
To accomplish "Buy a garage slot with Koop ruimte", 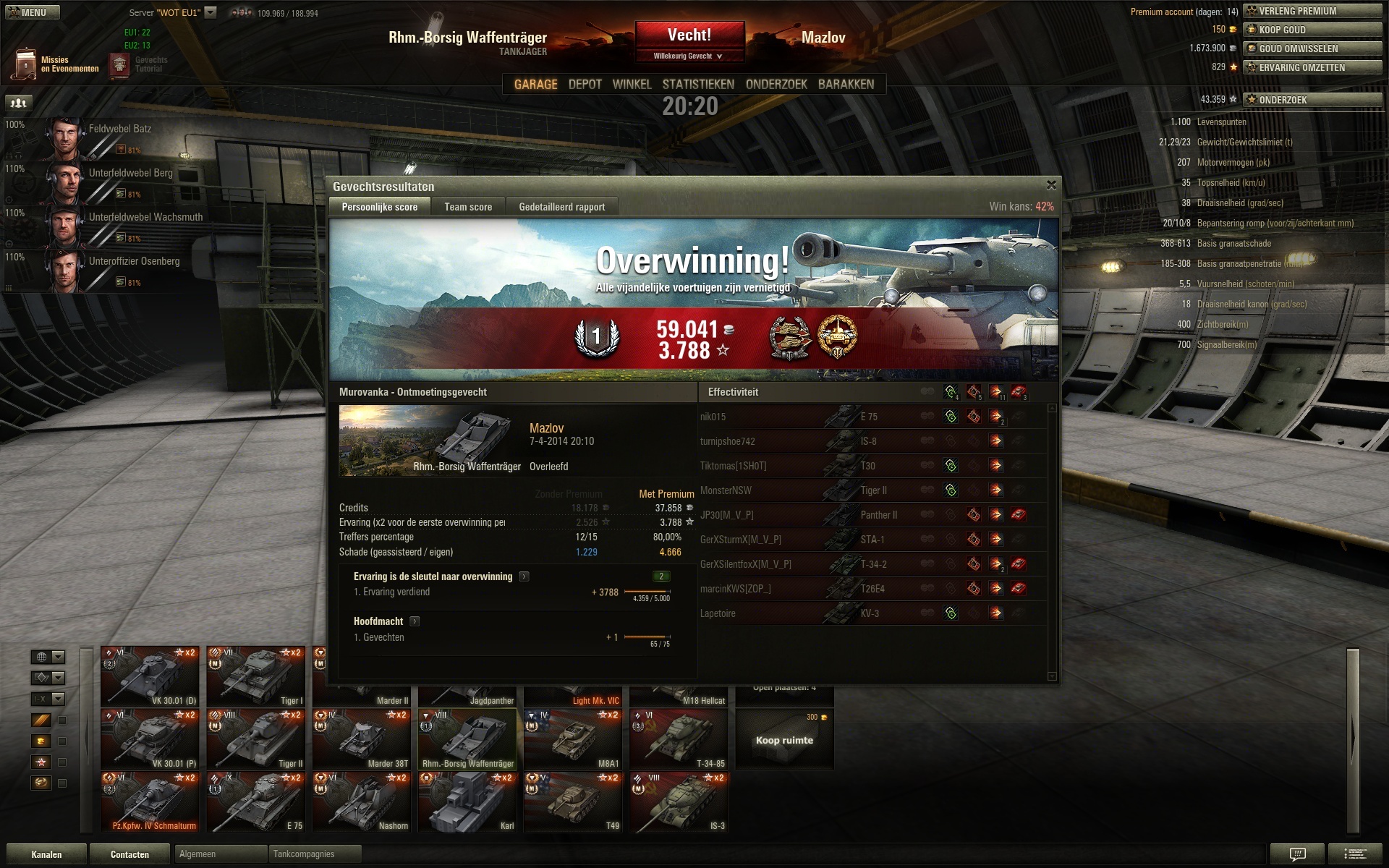I will (x=784, y=739).
